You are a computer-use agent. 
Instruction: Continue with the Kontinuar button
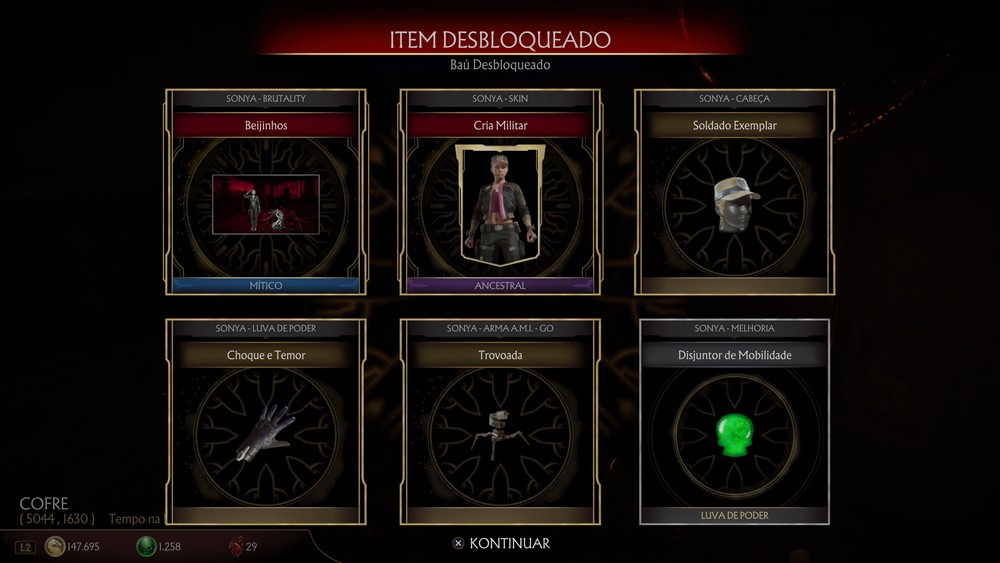(x=500, y=543)
